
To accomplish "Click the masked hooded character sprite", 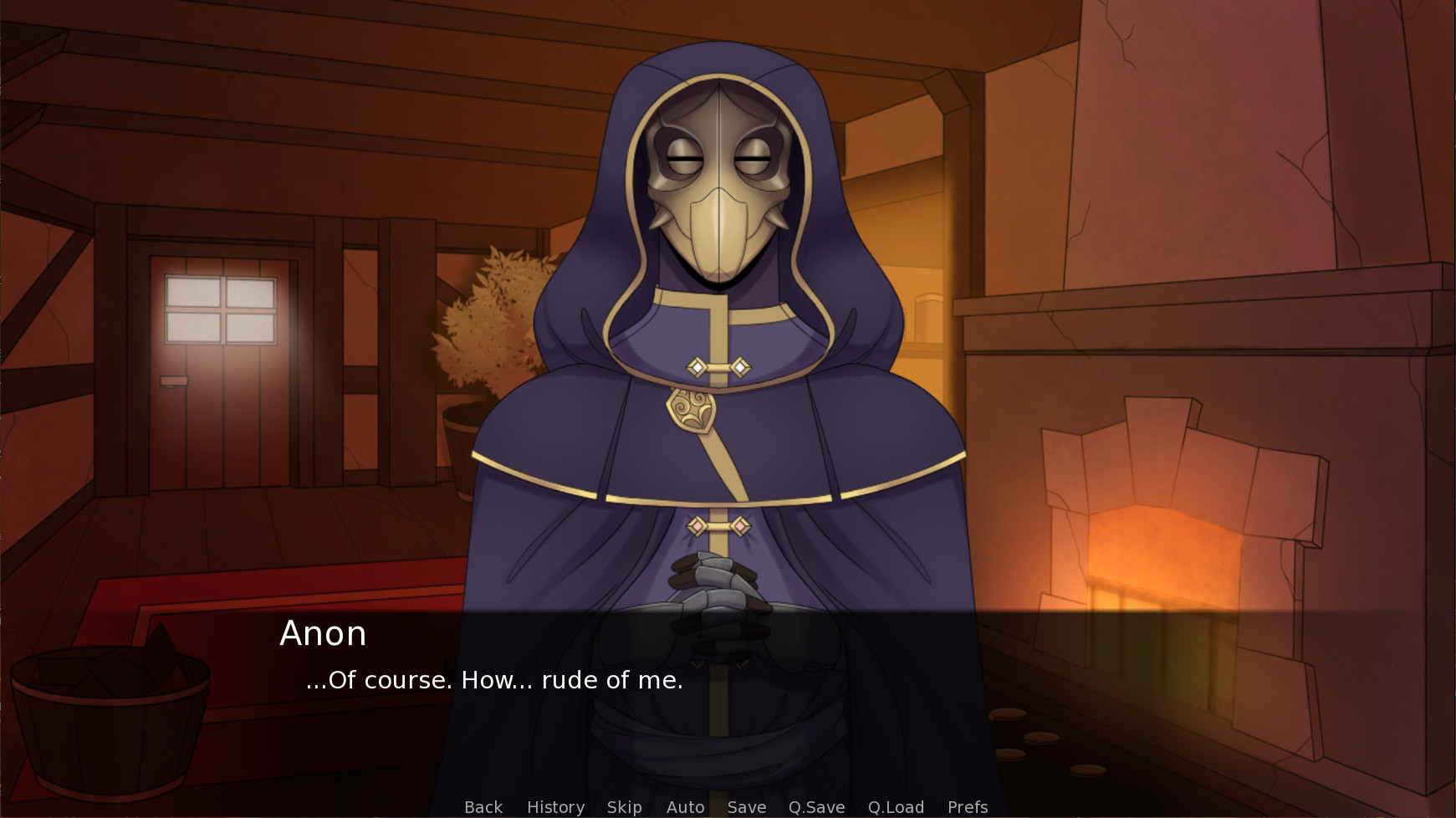I will pos(719,376).
